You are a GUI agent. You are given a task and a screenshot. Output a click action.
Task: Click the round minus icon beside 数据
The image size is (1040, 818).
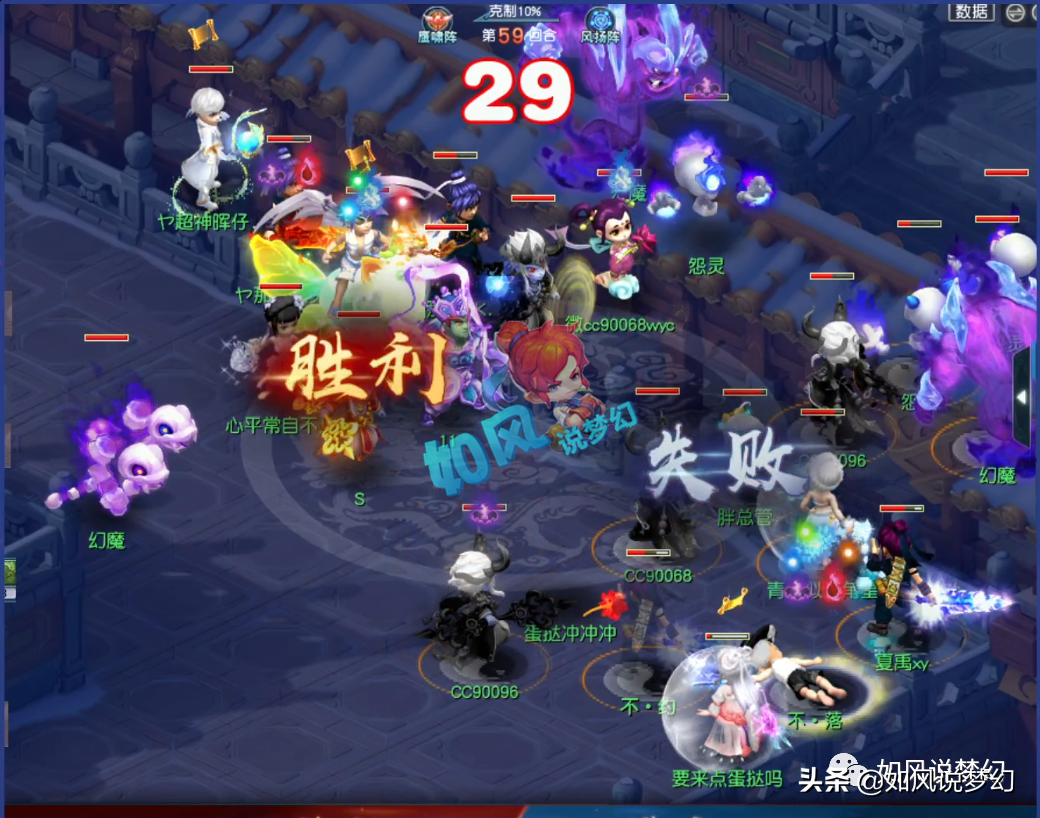point(1015,12)
